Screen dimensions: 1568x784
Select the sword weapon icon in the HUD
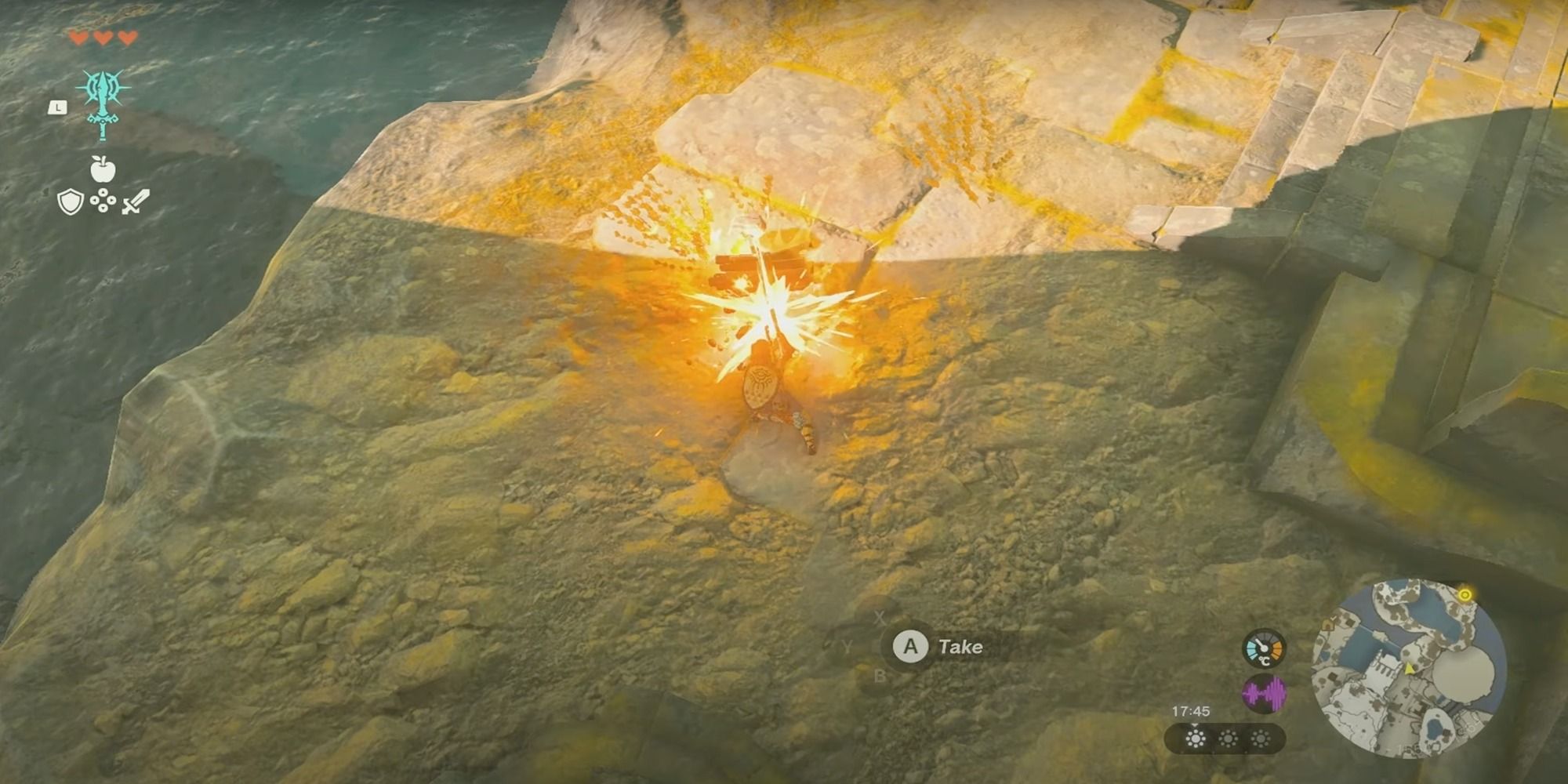[135, 202]
